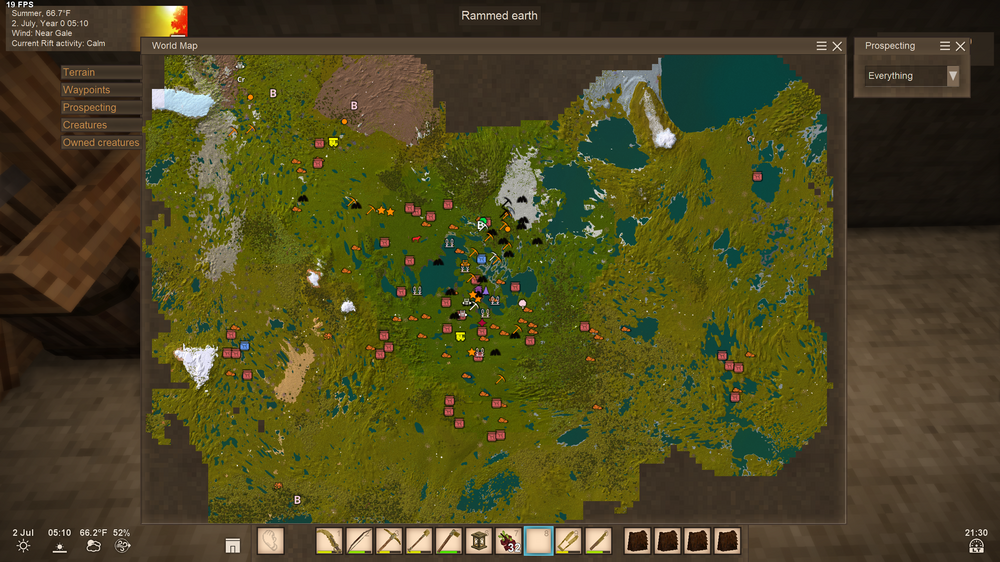Click the doorway icon beside the hotbar
Screen dimensions: 1000x562
[232, 545]
